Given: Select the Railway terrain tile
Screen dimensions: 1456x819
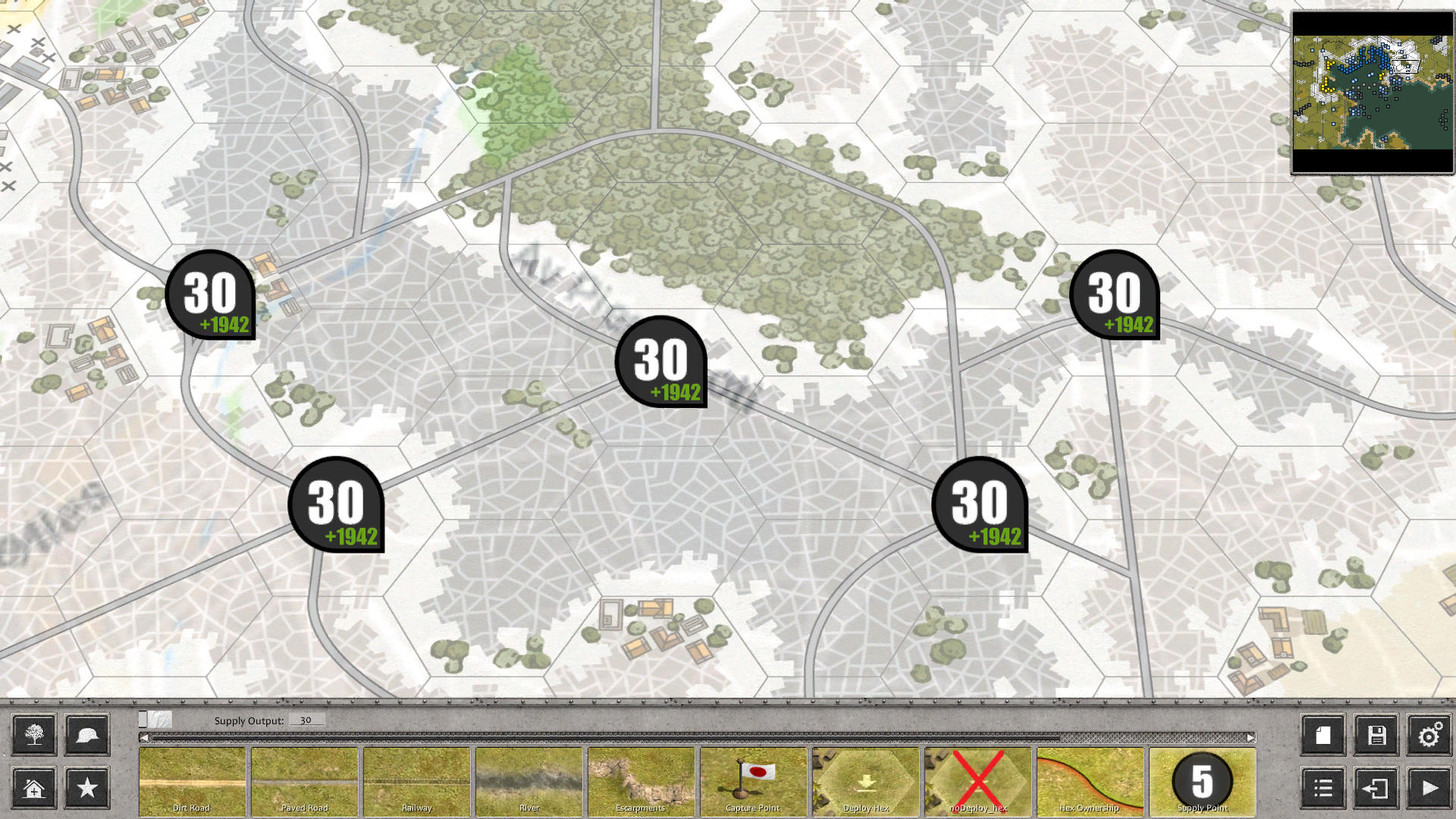Looking at the screenshot, I should [x=416, y=781].
